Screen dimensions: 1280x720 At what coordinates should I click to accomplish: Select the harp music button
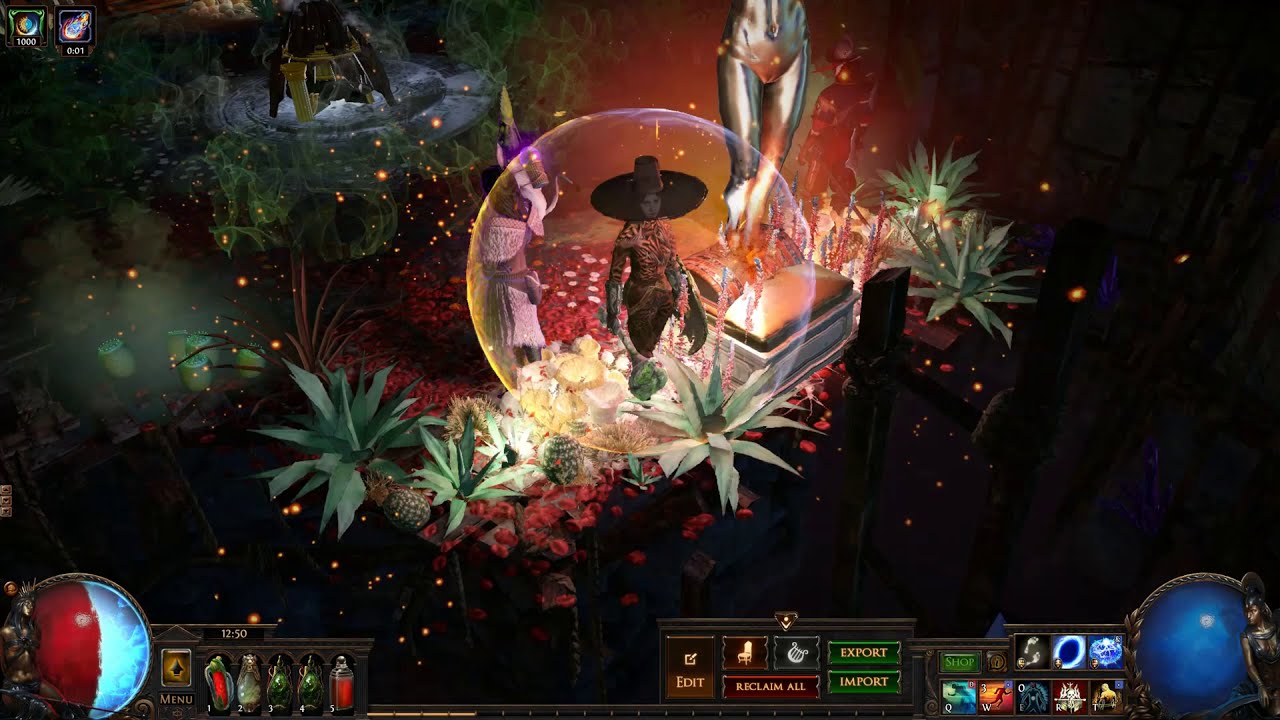click(796, 653)
